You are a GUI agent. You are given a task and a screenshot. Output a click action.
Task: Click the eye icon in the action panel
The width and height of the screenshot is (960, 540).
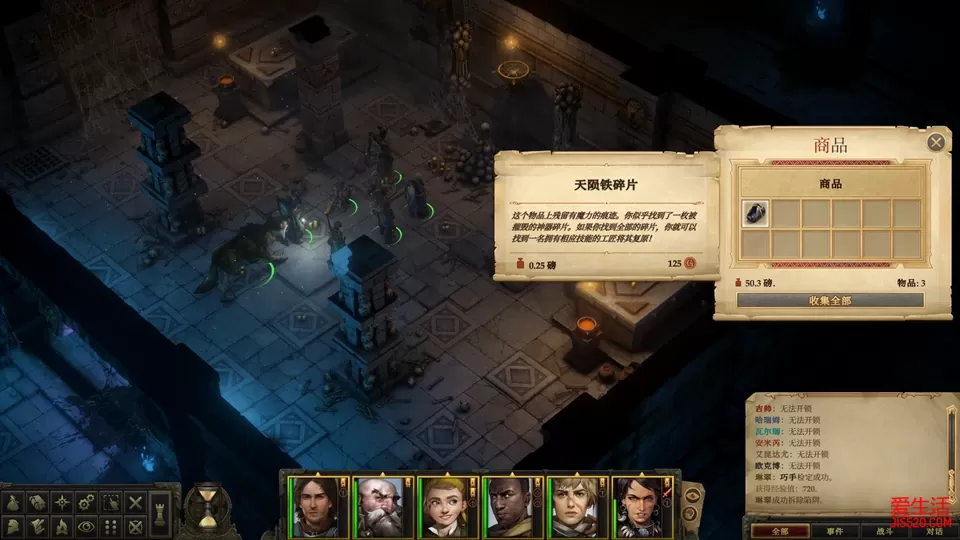(87, 525)
